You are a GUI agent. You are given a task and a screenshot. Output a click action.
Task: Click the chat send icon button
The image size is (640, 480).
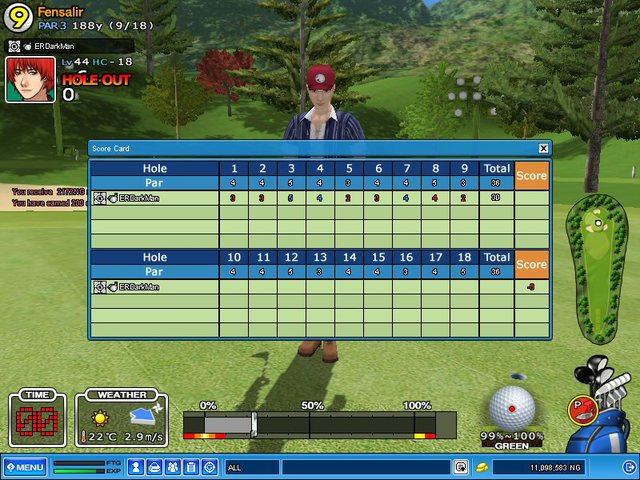point(460,467)
